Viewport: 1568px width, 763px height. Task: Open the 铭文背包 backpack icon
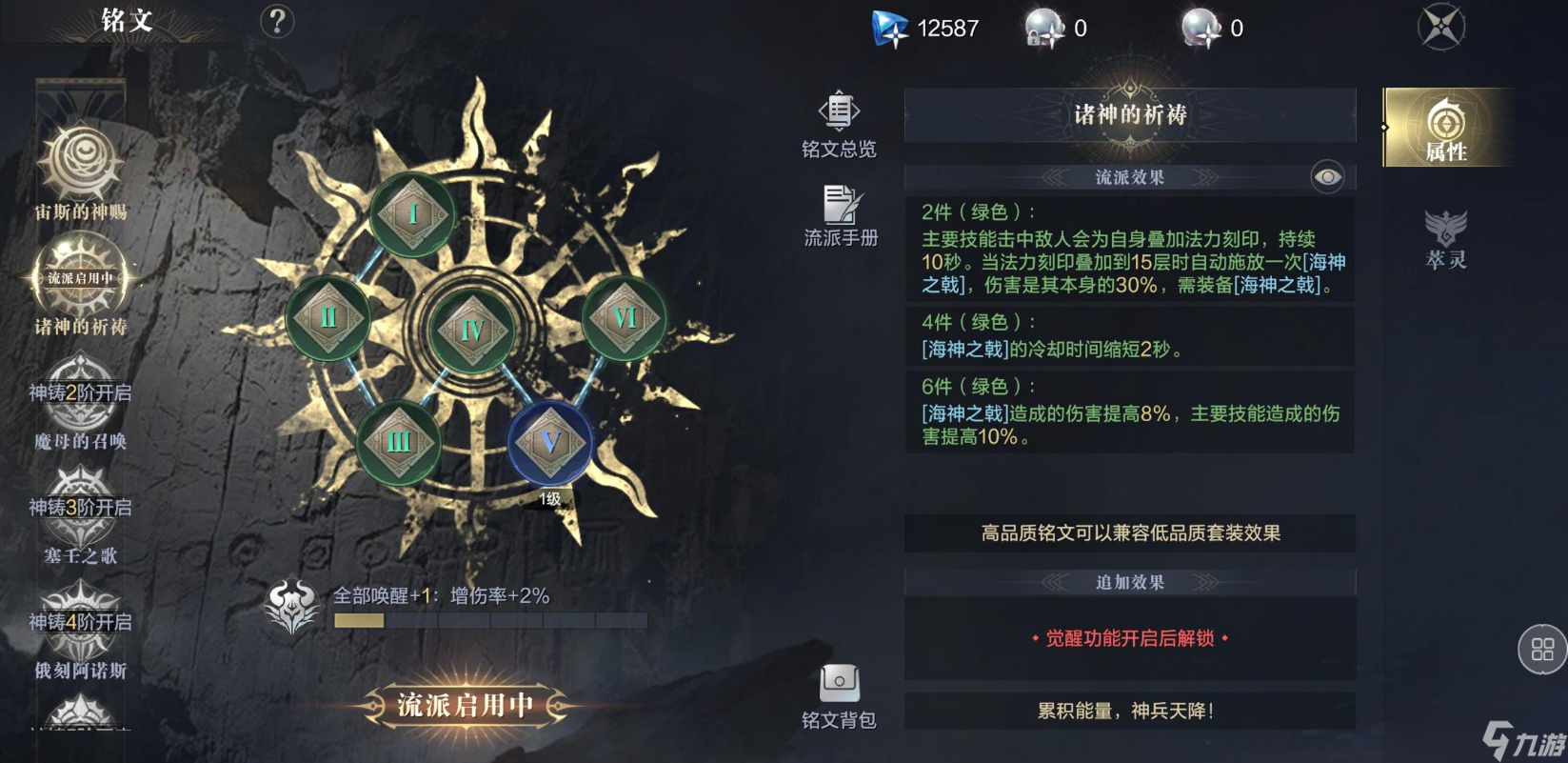[839, 683]
